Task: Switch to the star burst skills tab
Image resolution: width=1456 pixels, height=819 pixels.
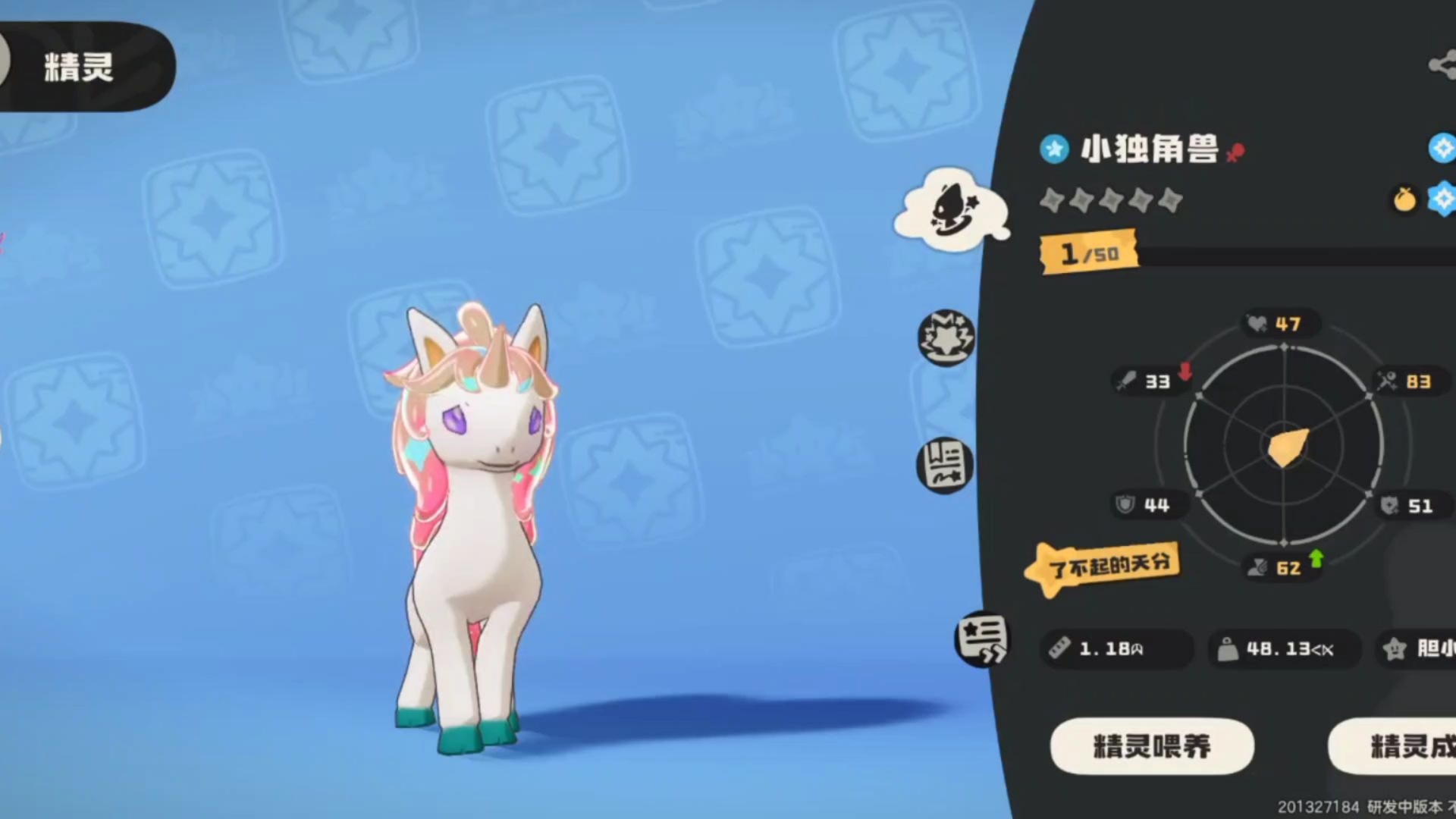Action: coord(946,337)
